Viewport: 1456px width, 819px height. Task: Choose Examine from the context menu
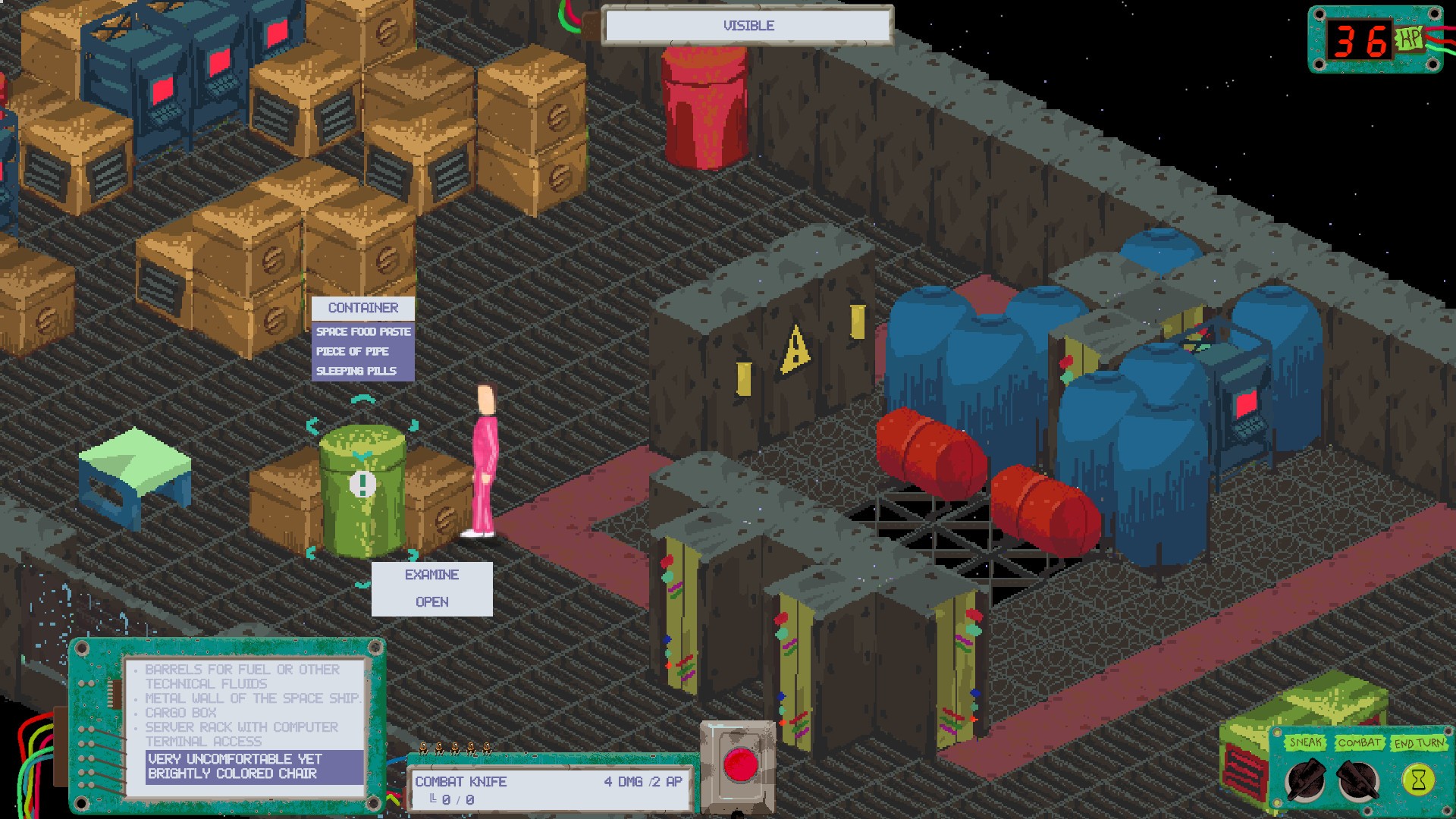(x=431, y=575)
